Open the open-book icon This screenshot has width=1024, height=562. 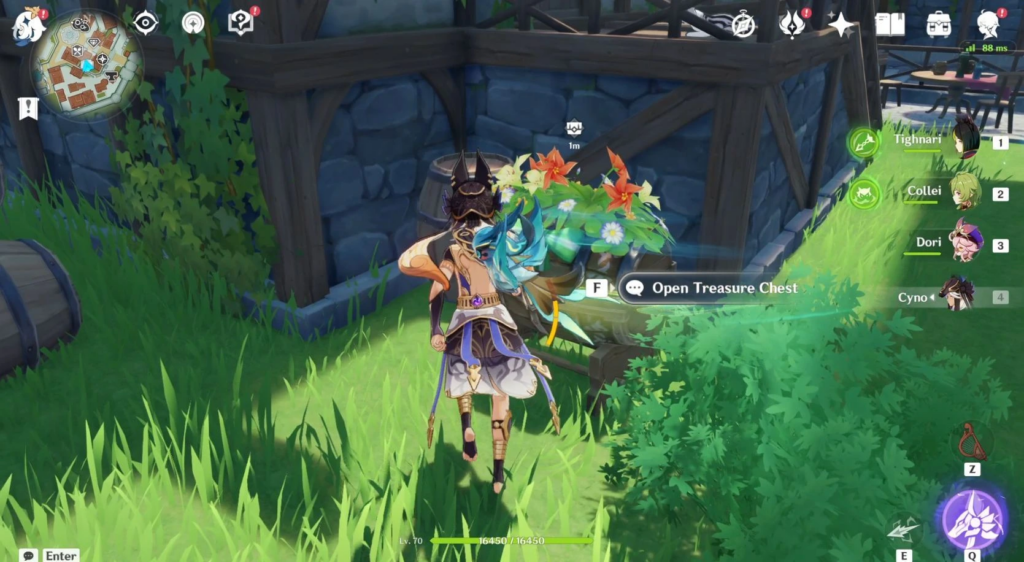[889, 24]
